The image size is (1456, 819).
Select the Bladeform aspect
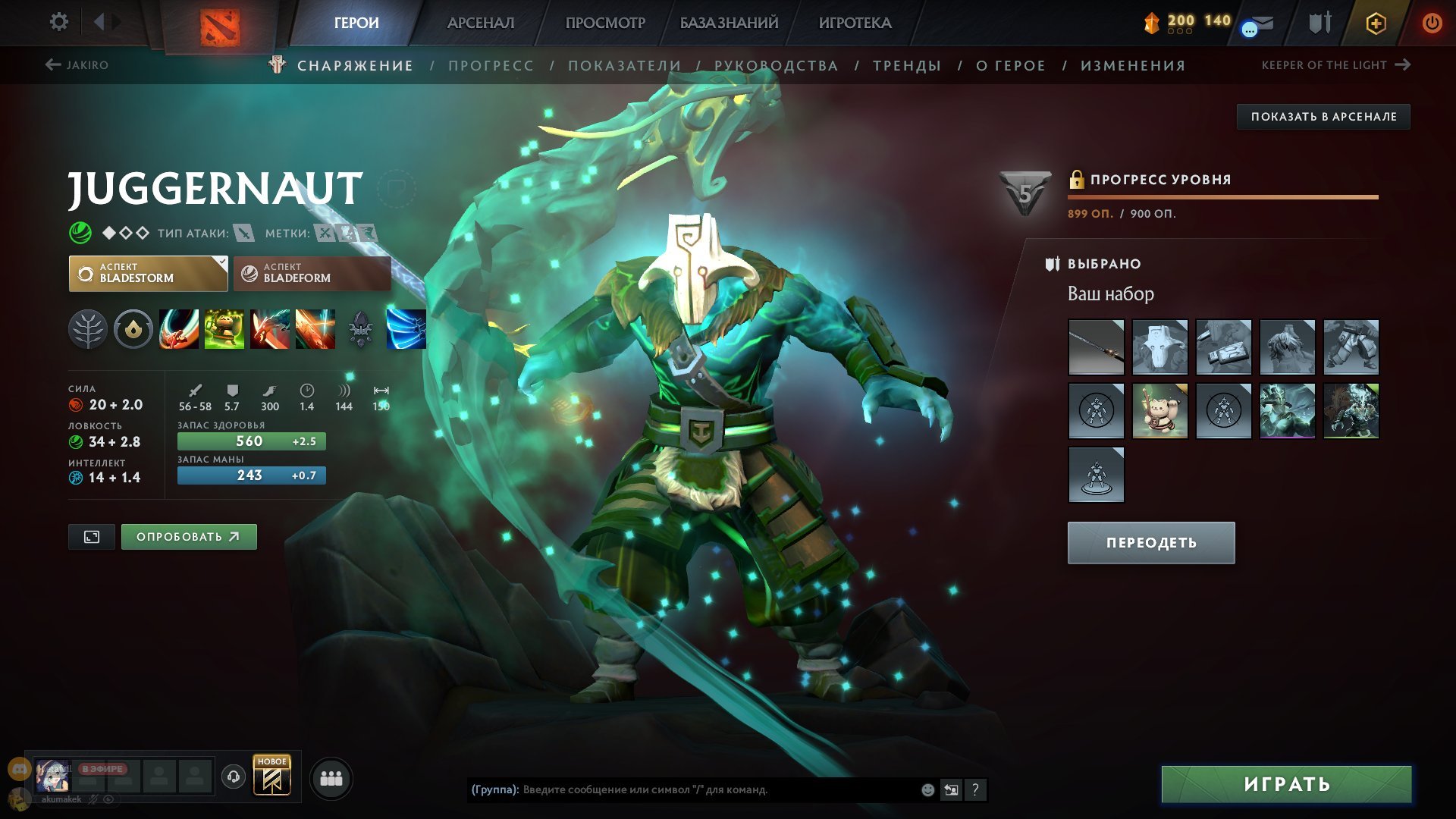[x=311, y=273]
